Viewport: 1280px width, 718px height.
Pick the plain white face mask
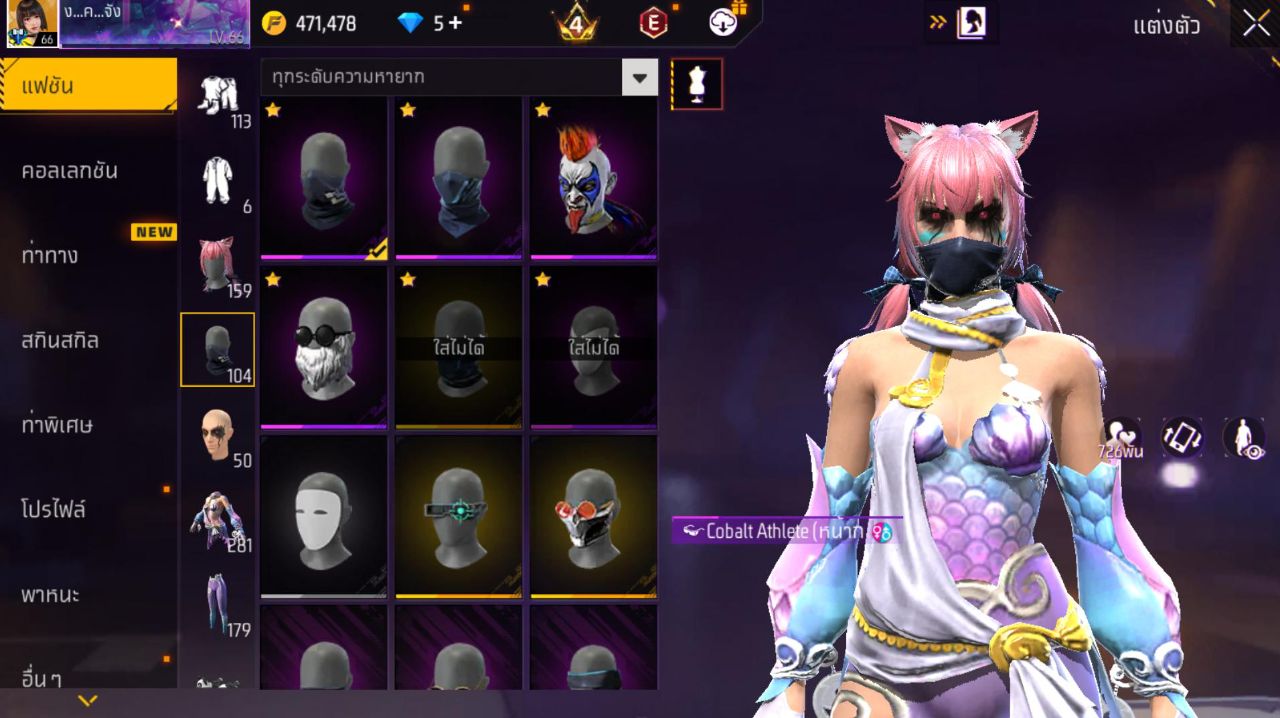point(324,516)
